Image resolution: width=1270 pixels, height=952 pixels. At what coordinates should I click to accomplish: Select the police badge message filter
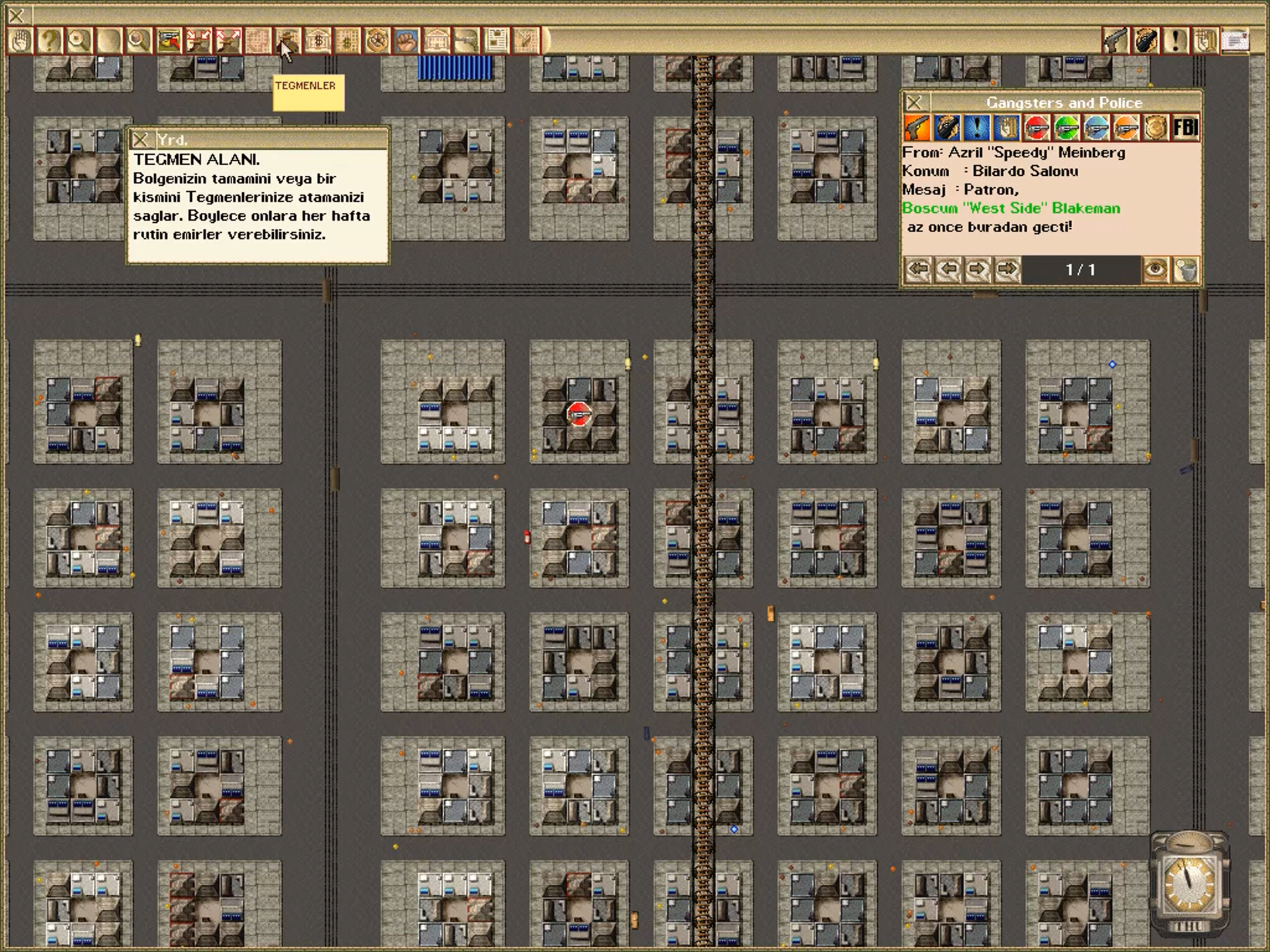1156,128
